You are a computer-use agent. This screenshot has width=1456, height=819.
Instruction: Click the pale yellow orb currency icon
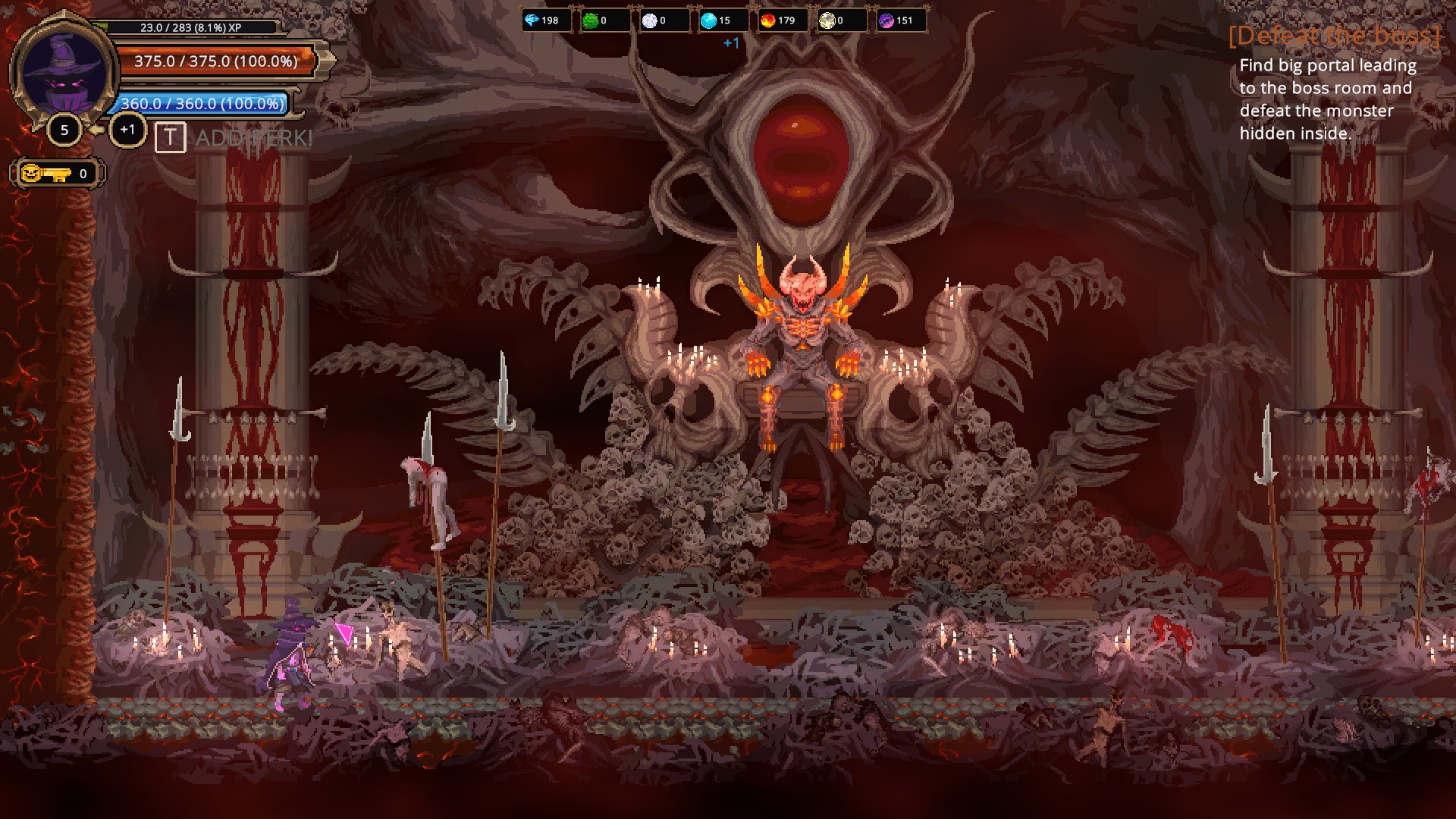(826, 21)
